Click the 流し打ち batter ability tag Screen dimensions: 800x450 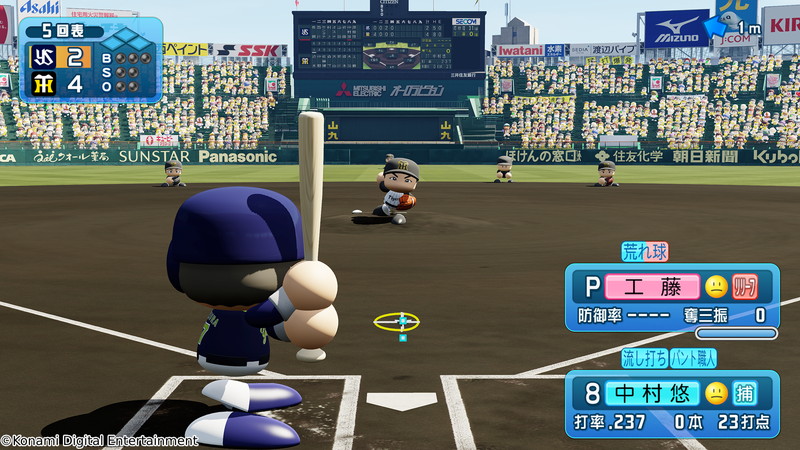click(642, 357)
